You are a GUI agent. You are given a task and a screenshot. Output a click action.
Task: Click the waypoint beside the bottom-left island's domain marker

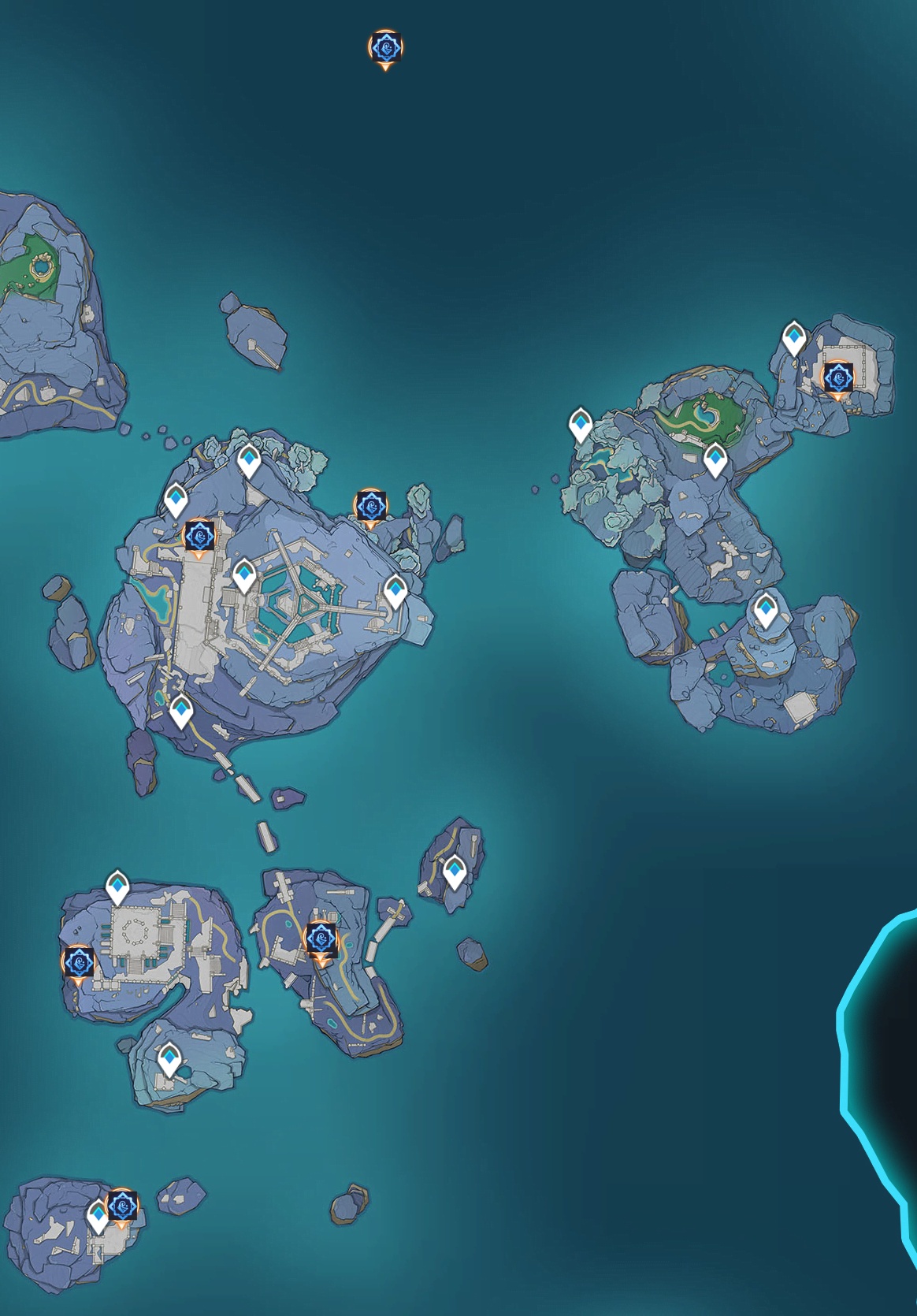(98, 1216)
